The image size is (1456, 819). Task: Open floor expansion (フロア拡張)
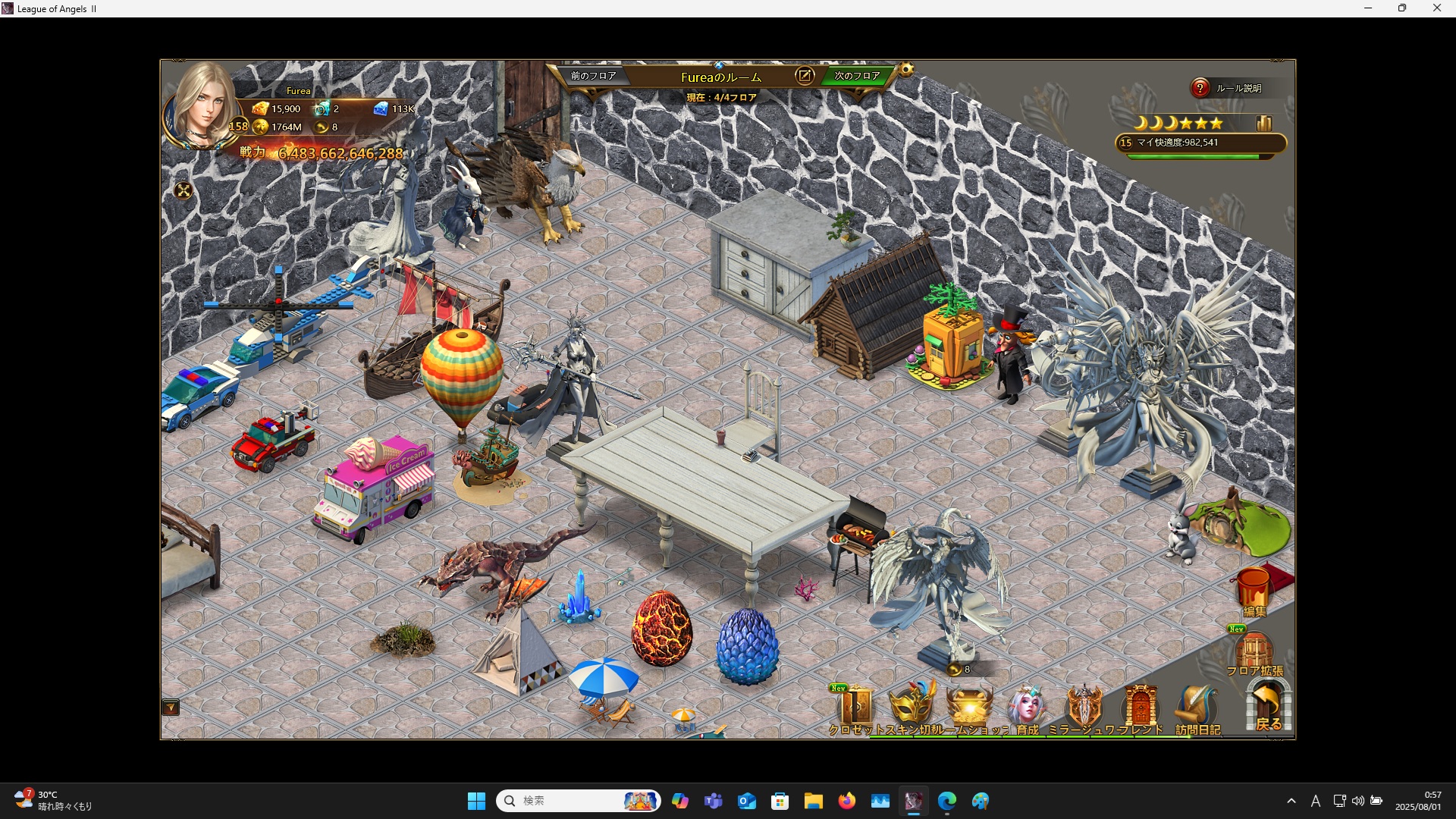1254,653
